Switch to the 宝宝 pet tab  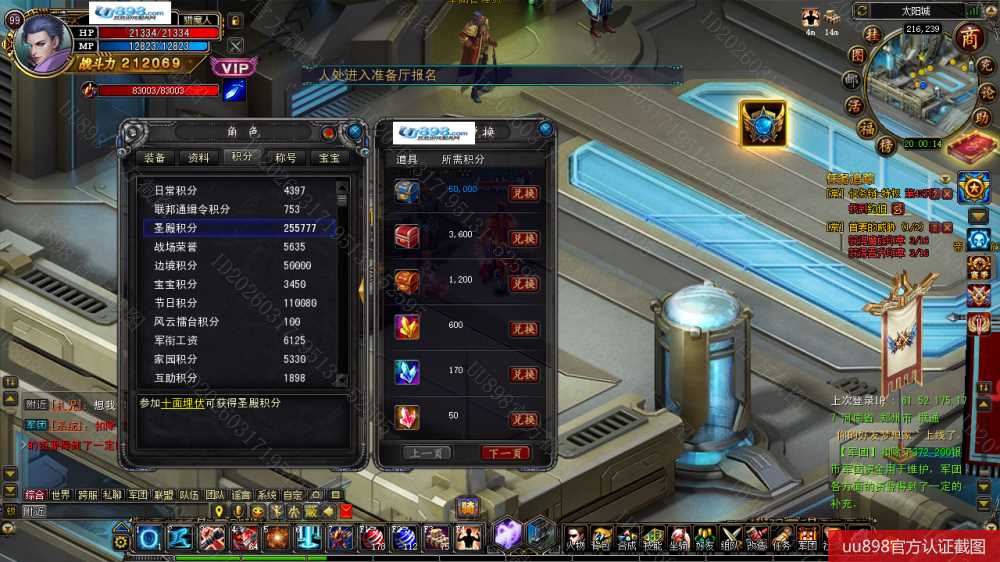(x=328, y=157)
